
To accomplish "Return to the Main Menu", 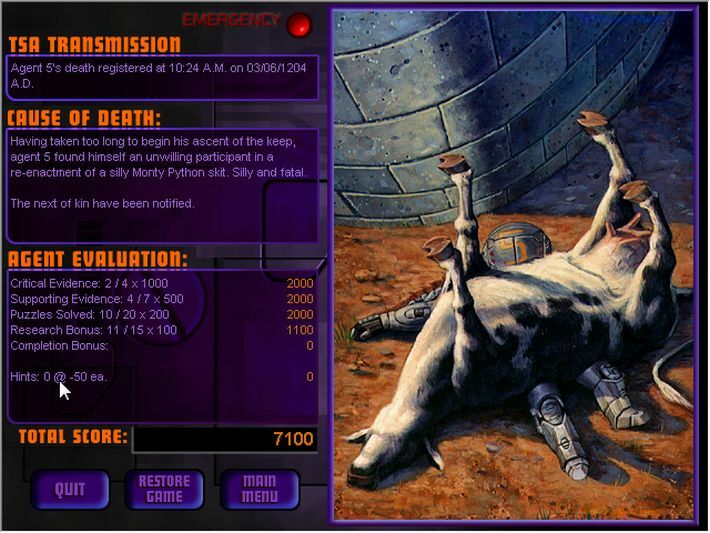I will 259,489.
